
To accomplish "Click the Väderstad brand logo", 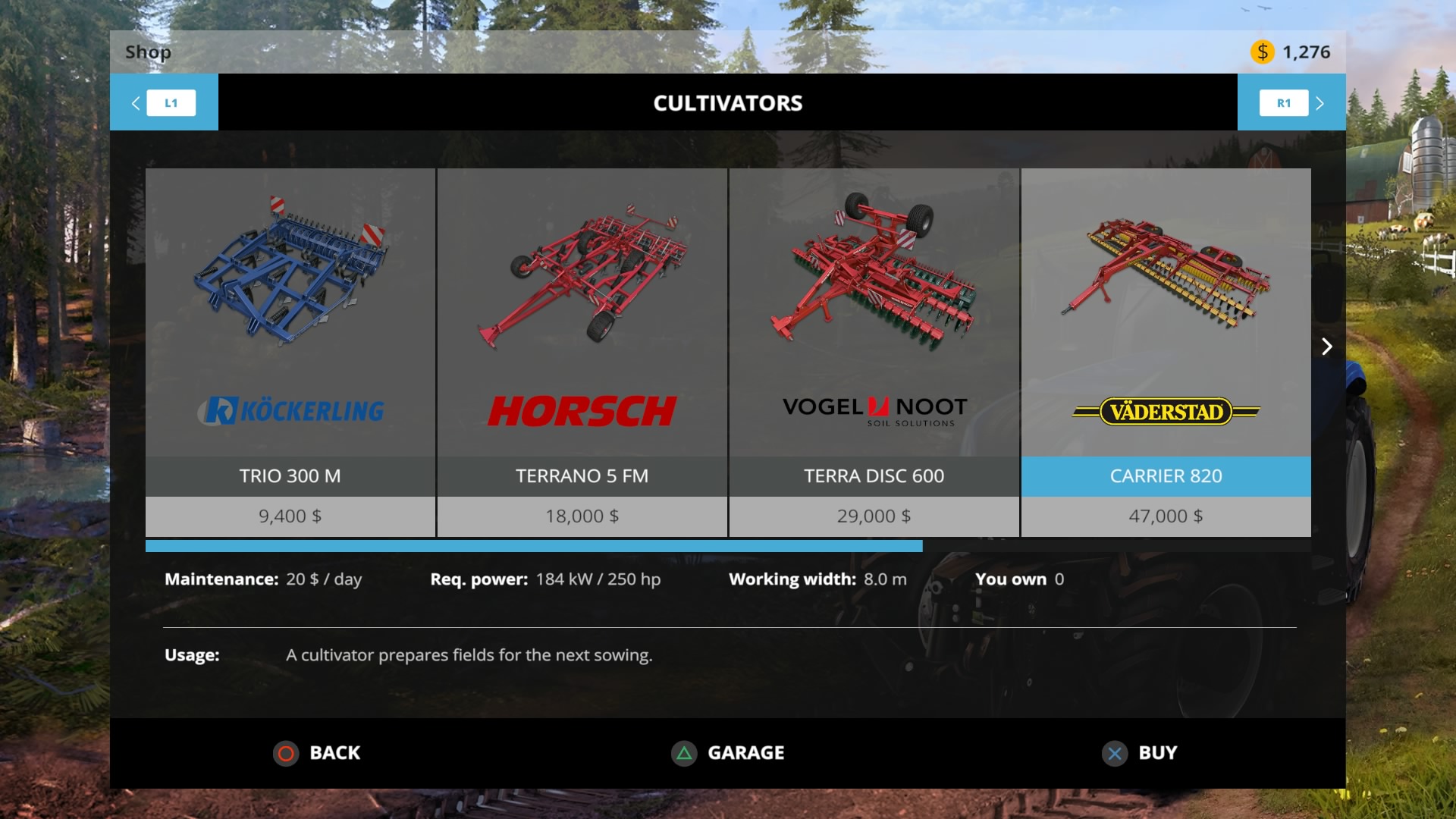I will click(1166, 412).
